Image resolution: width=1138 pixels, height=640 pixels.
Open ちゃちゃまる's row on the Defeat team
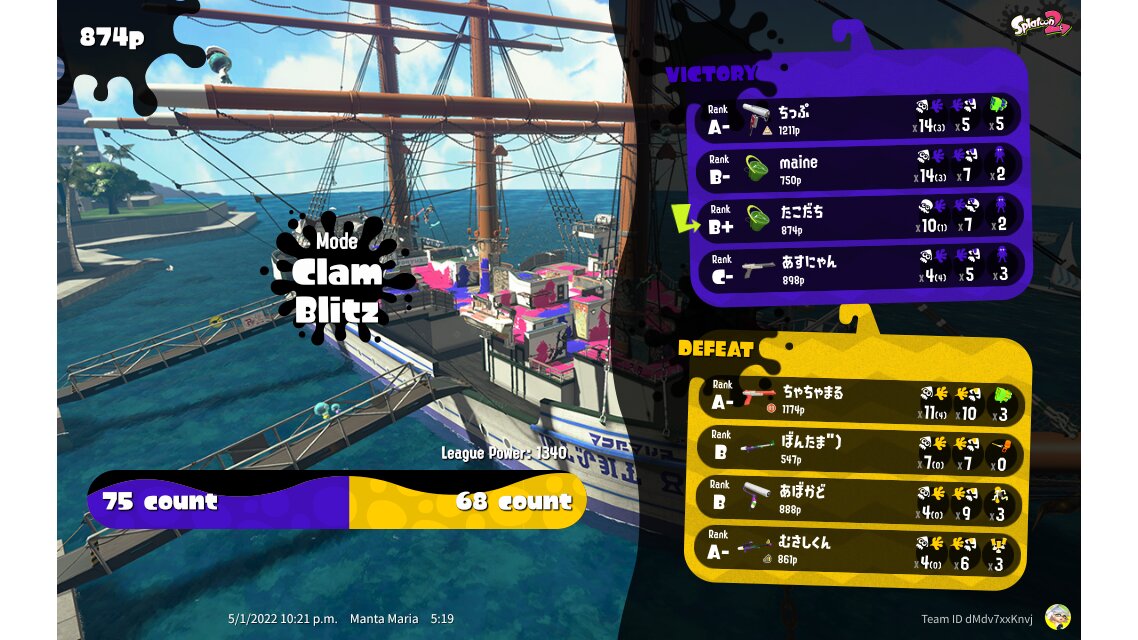(x=858, y=400)
